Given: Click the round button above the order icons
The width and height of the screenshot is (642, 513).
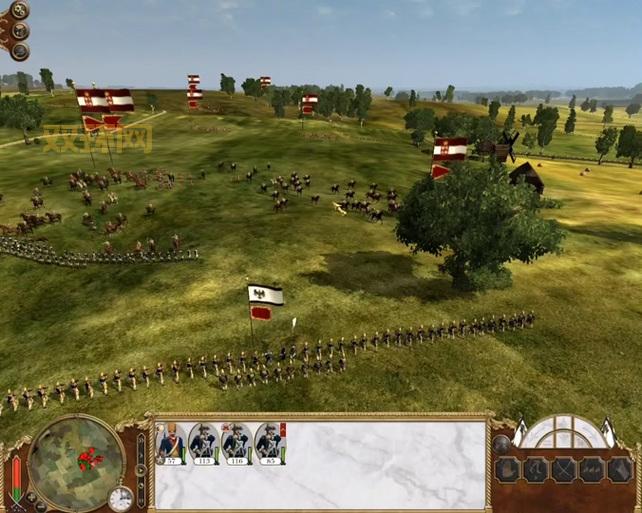Looking at the screenshot, I should coord(501,444).
